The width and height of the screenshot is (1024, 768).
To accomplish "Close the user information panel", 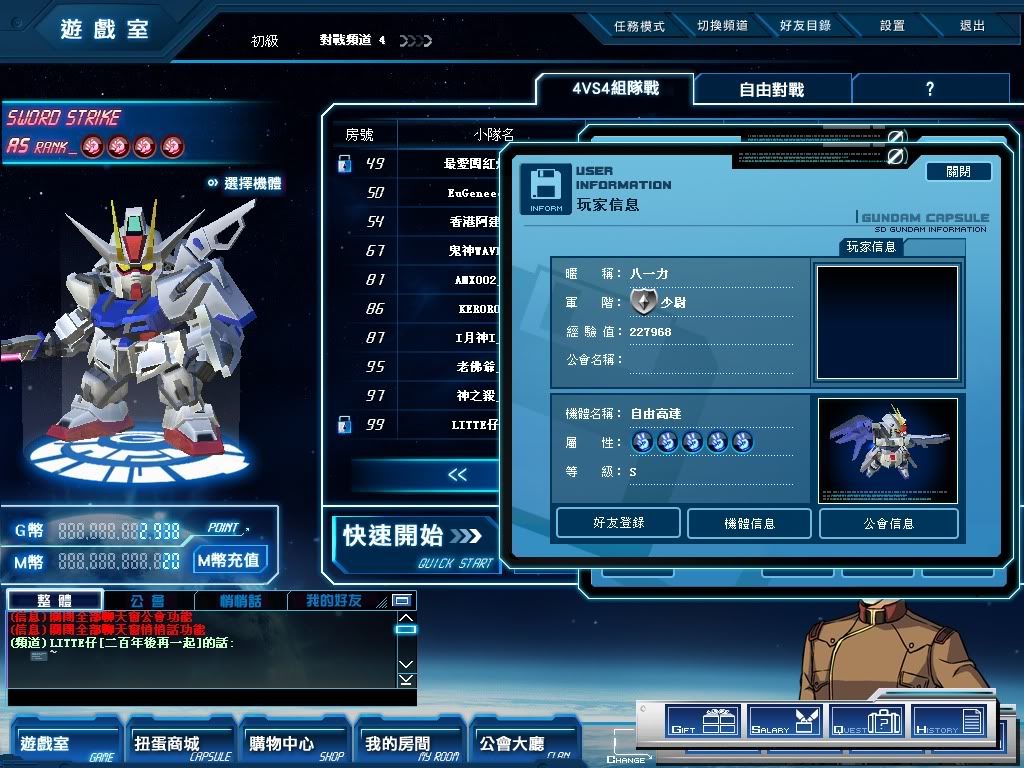I will pos(957,172).
